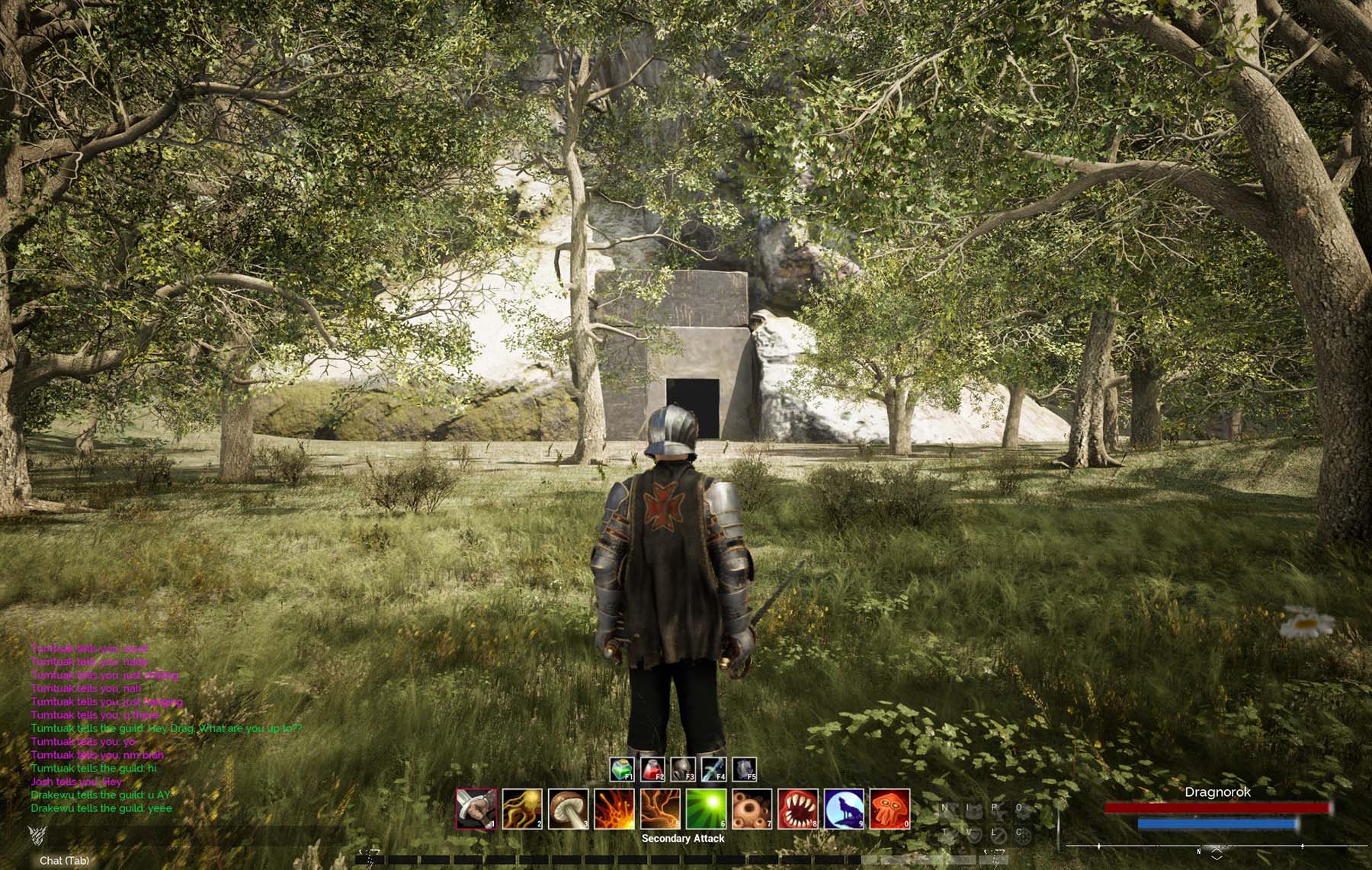Open the Chat tab

pyautogui.click(x=64, y=861)
